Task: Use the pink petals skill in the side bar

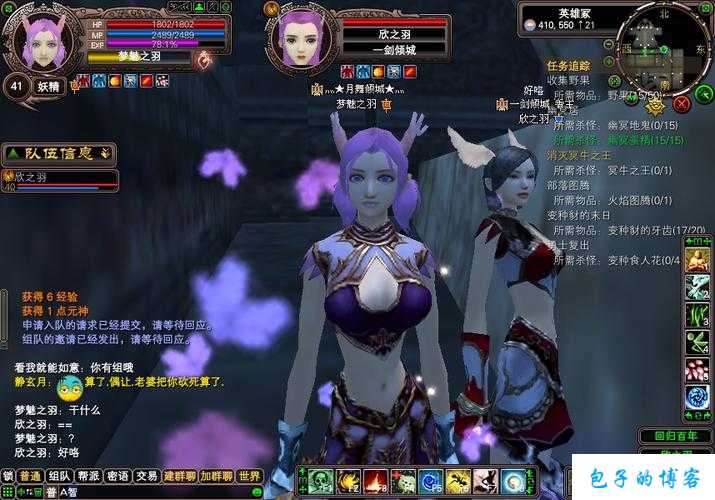Action: coord(696,370)
